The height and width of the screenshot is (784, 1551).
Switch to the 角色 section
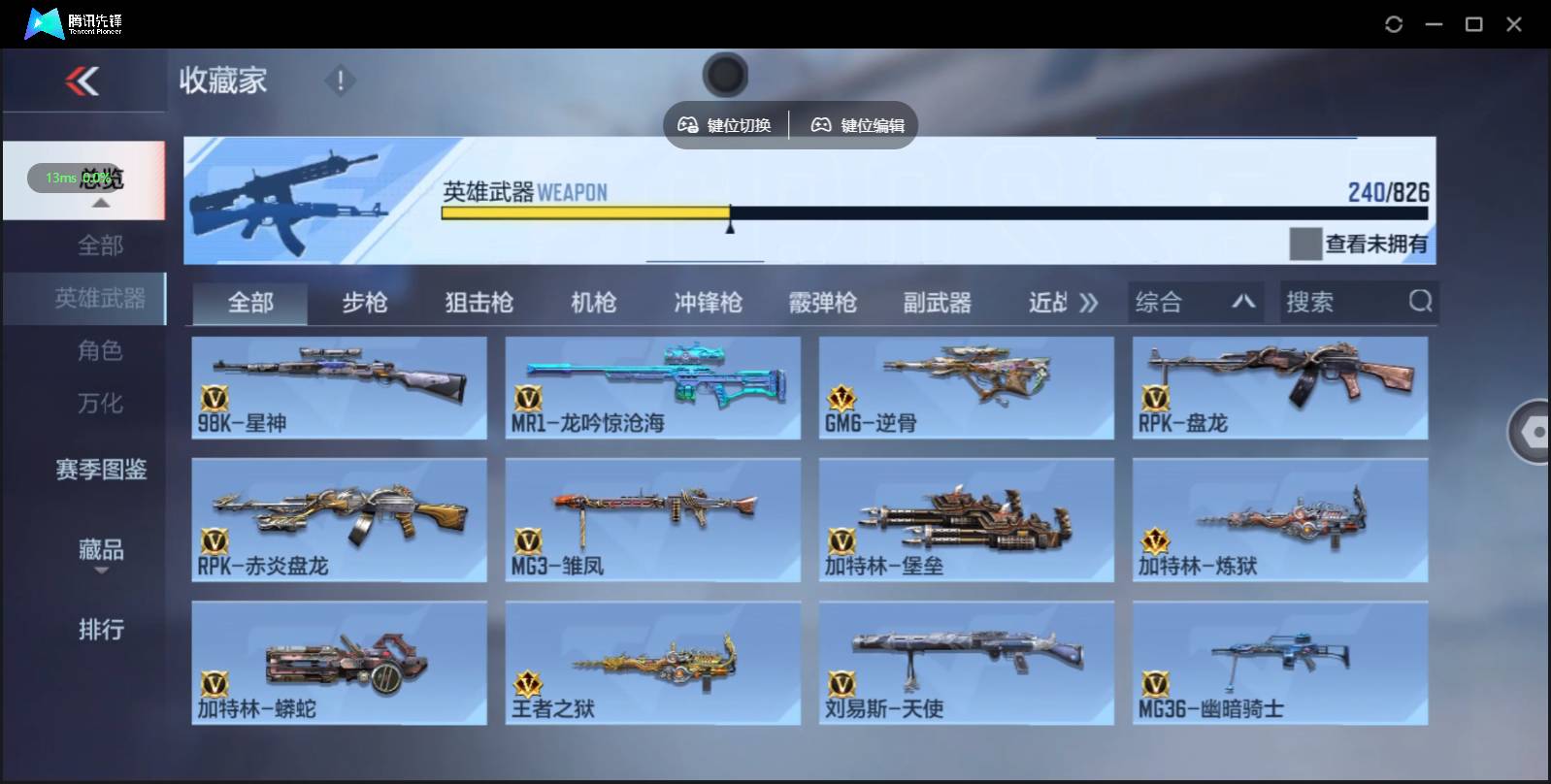[x=101, y=351]
